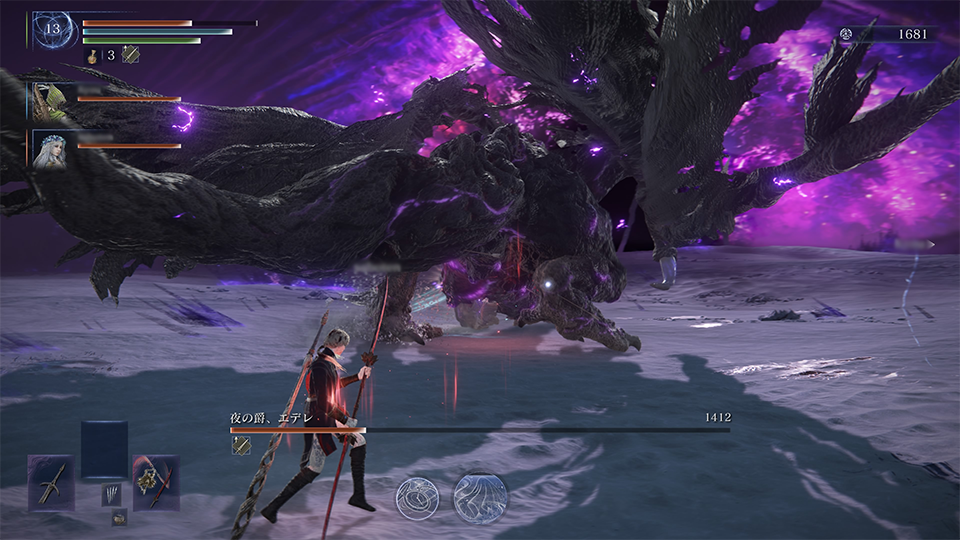Image resolution: width=960 pixels, height=540 pixels.
Task: Inspect the status icon under boss name
Action: [240, 446]
